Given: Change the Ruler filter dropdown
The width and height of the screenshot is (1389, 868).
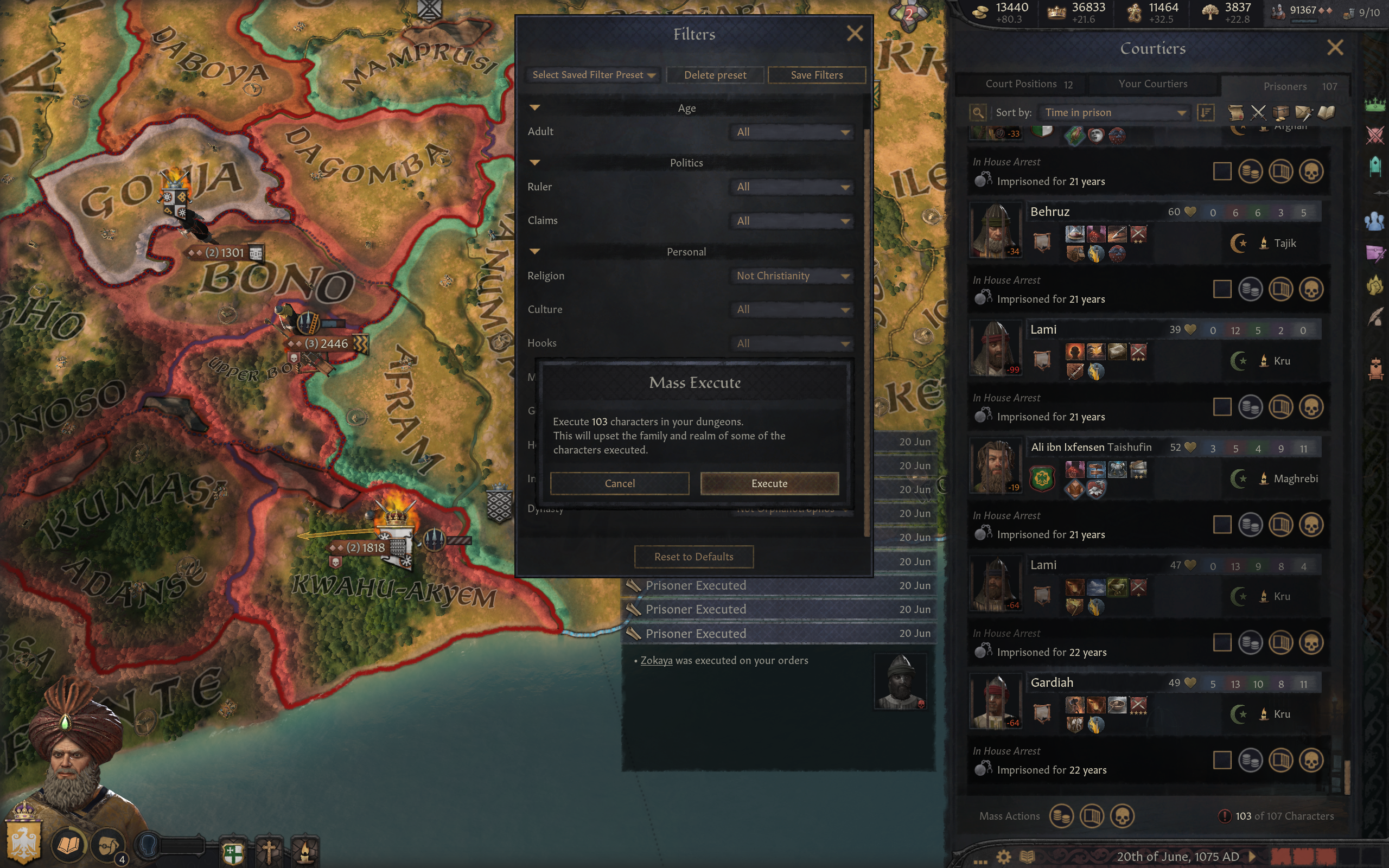Looking at the screenshot, I should tap(792, 187).
